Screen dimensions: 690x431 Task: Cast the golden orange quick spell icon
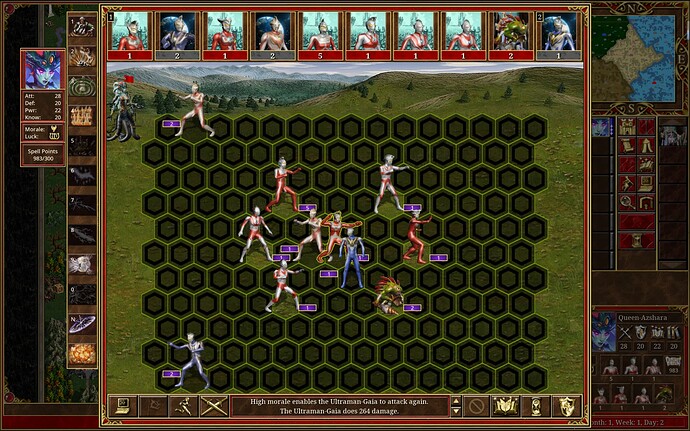click(x=82, y=354)
